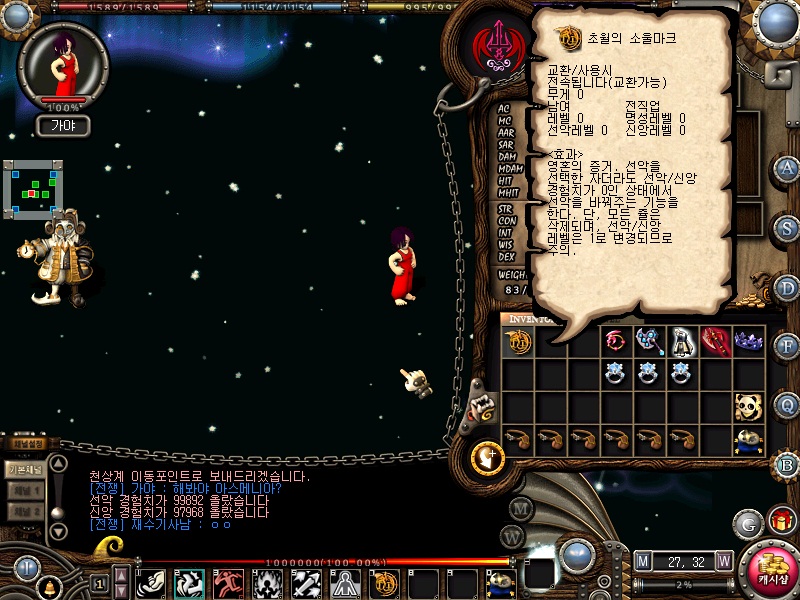This screenshot has height=600, width=800.
Task: Open the 채널설정 channel settings
Action: pos(27,444)
